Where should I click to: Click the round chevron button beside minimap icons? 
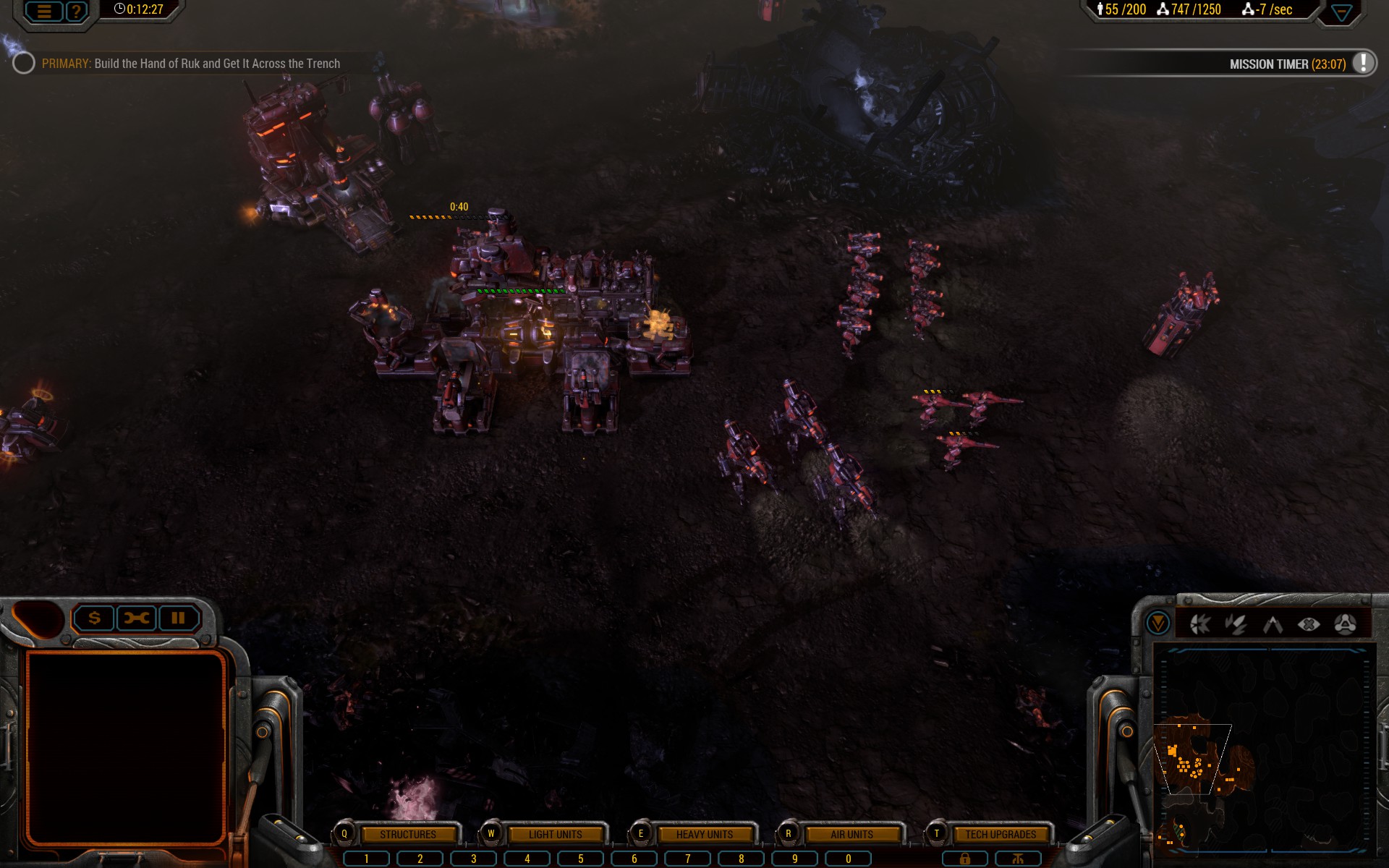pyautogui.click(x=1157, y=623)
